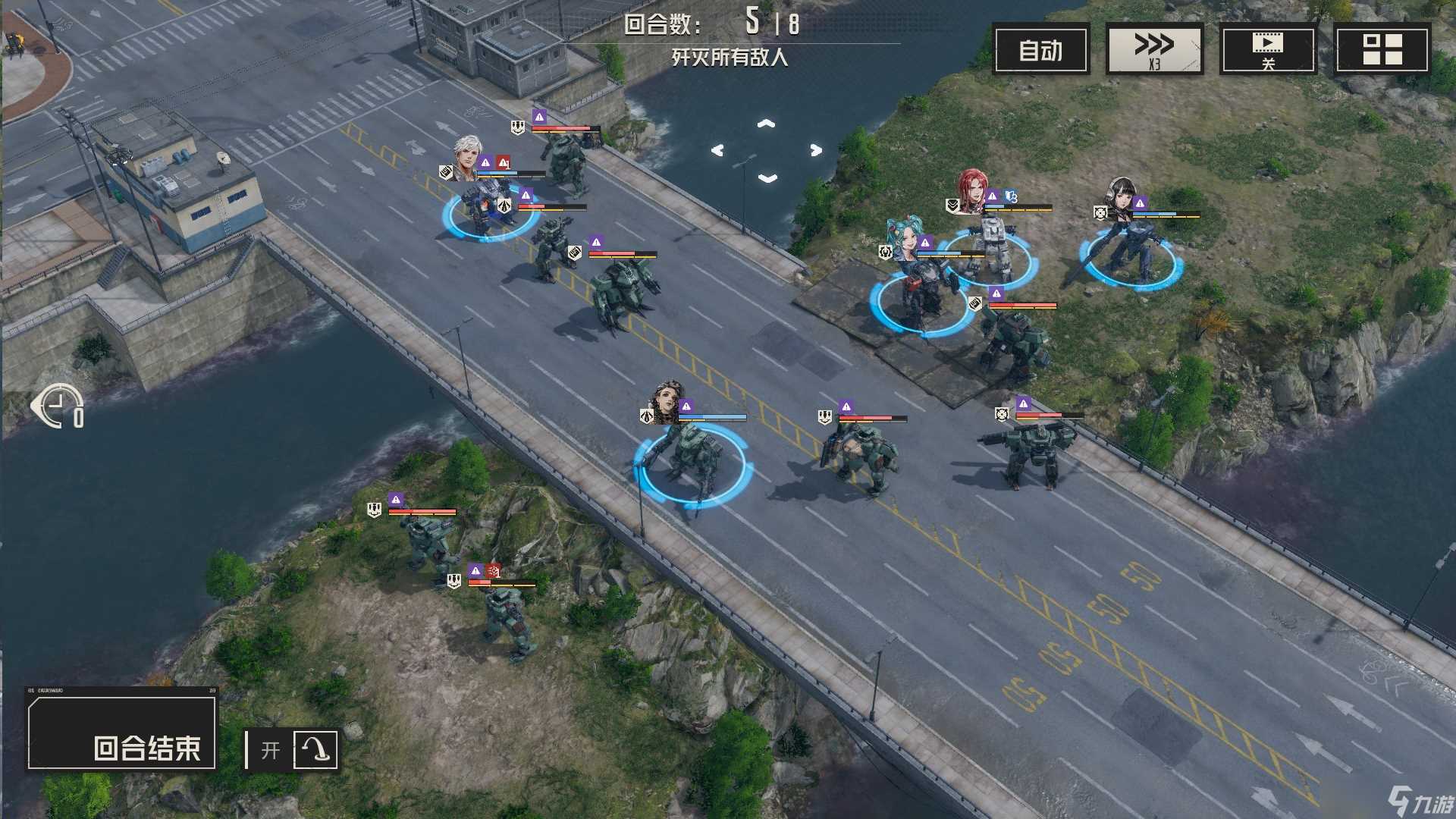The width and height of the screenshot is (1456, 819).
Task: Click the downward camera pan chevron
Action: 767,177
